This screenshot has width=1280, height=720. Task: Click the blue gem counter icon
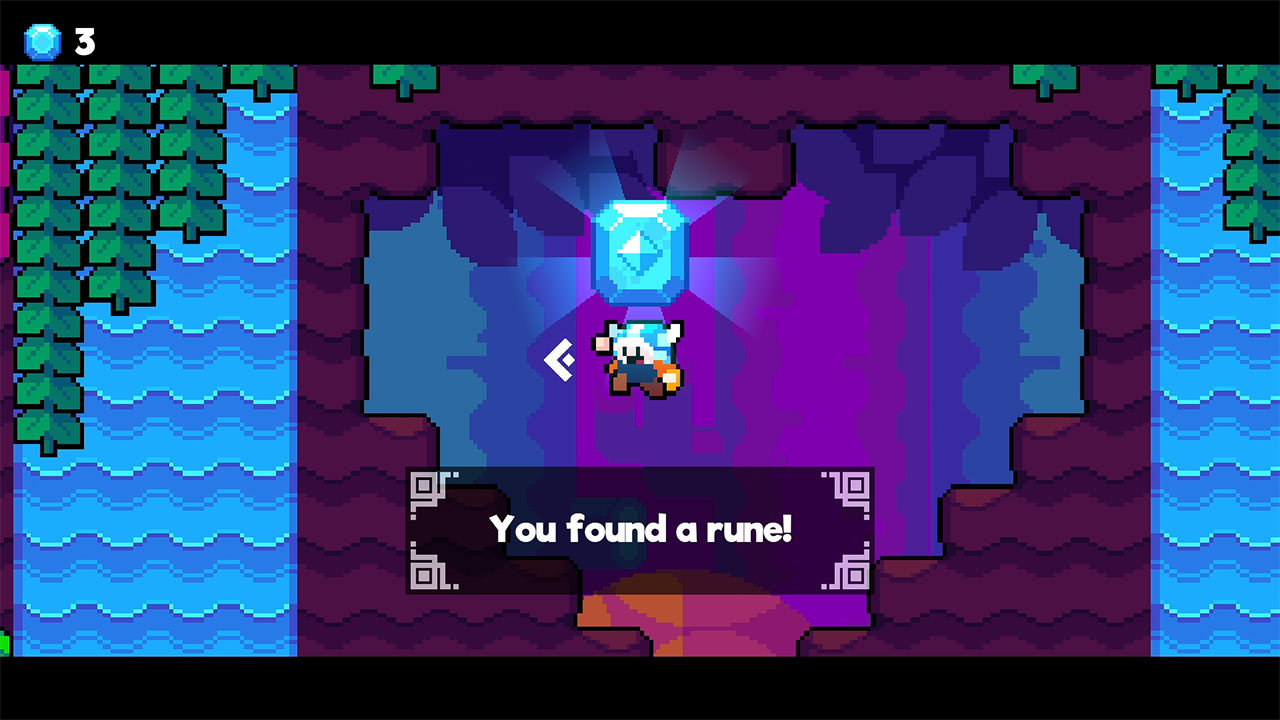(40, 42)
